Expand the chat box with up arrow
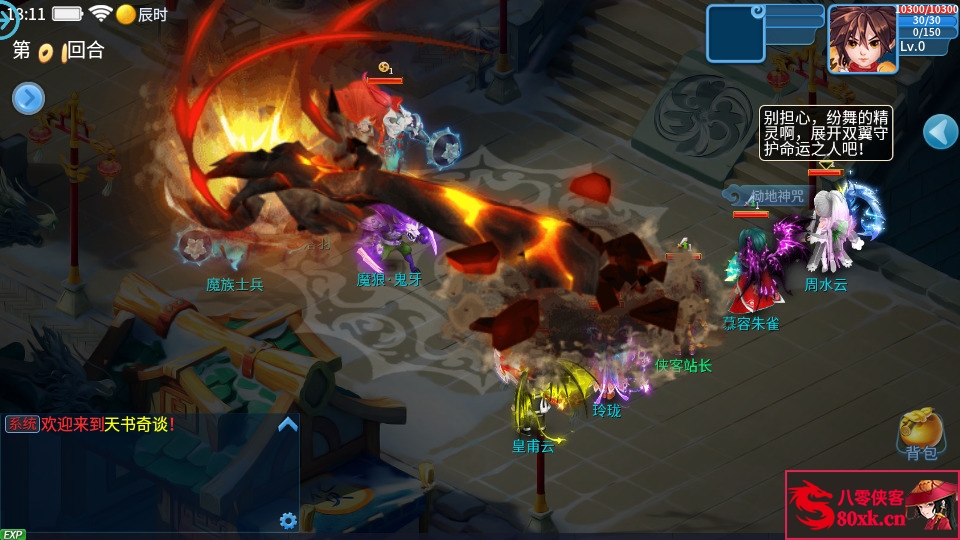This screenshot has width=960, height=540. 287,424
